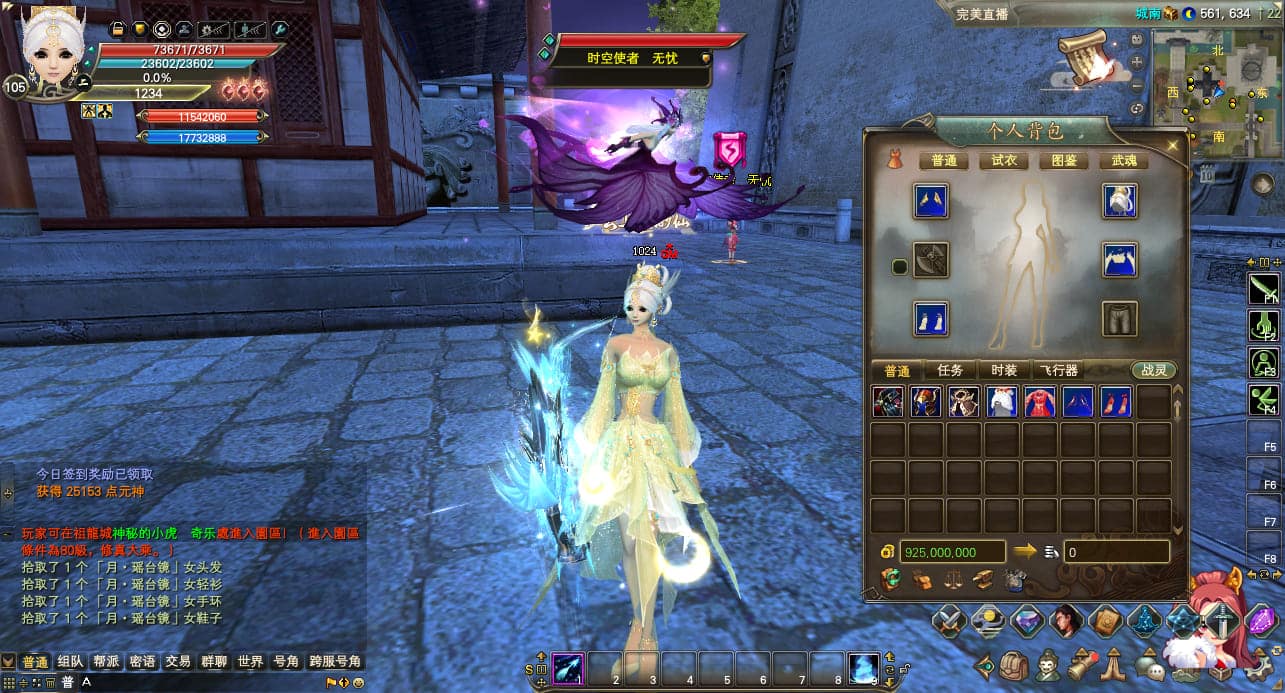
Task: Activate the skill in hotbar slot 1
Action: (x=569, y=667)
